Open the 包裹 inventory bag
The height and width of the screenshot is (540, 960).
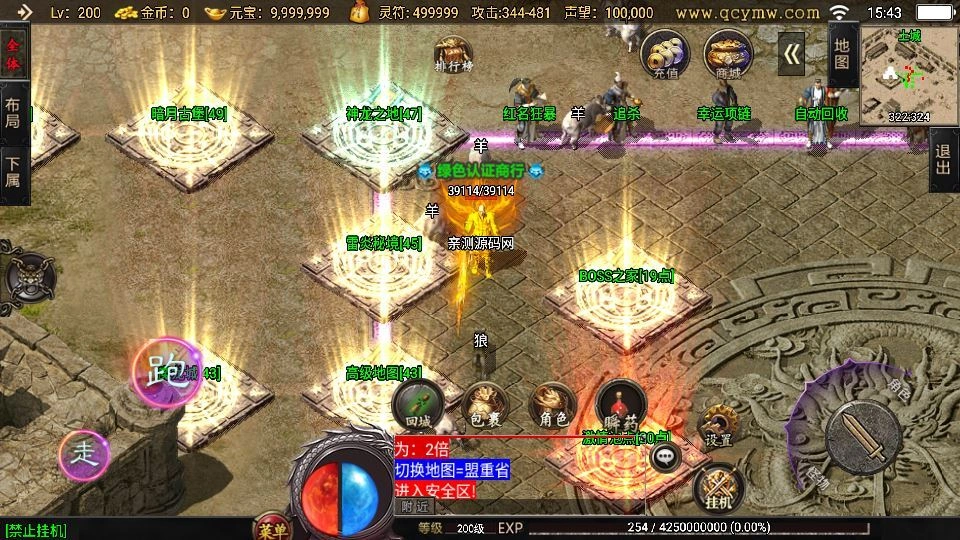(x=485, y=406)
